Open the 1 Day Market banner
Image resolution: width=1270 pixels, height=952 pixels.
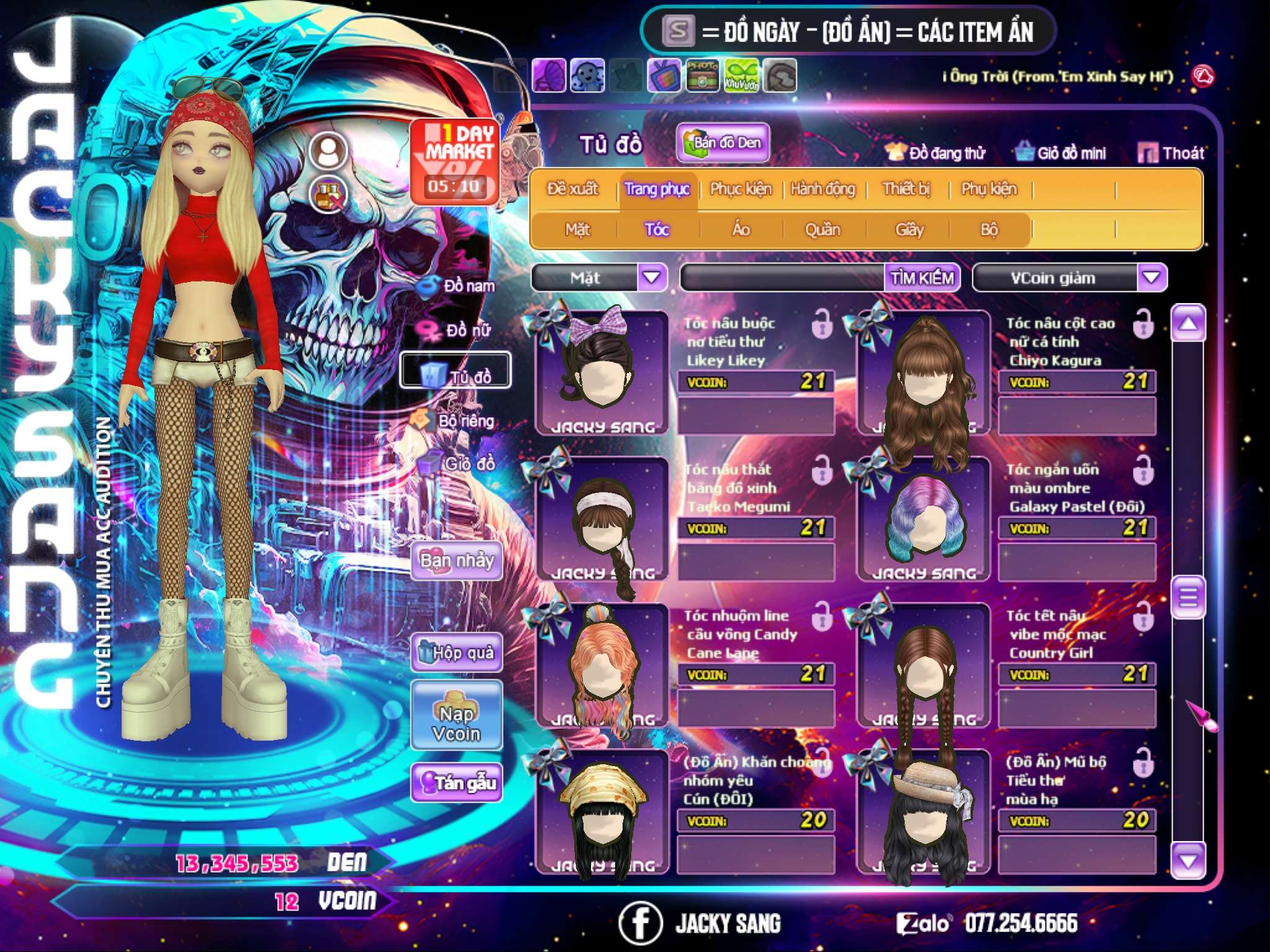[x=455, y=161]
